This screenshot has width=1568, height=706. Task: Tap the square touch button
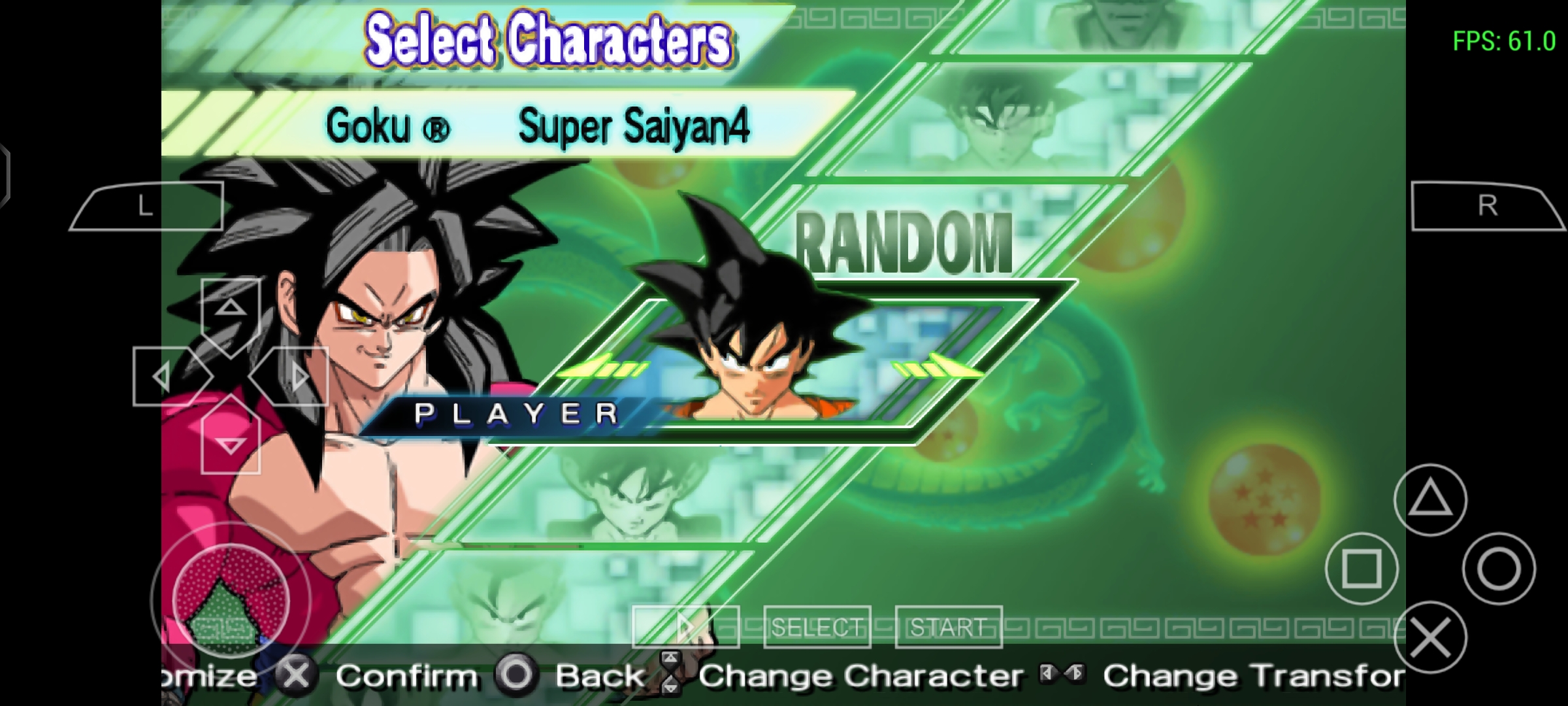coord(1362,569)
